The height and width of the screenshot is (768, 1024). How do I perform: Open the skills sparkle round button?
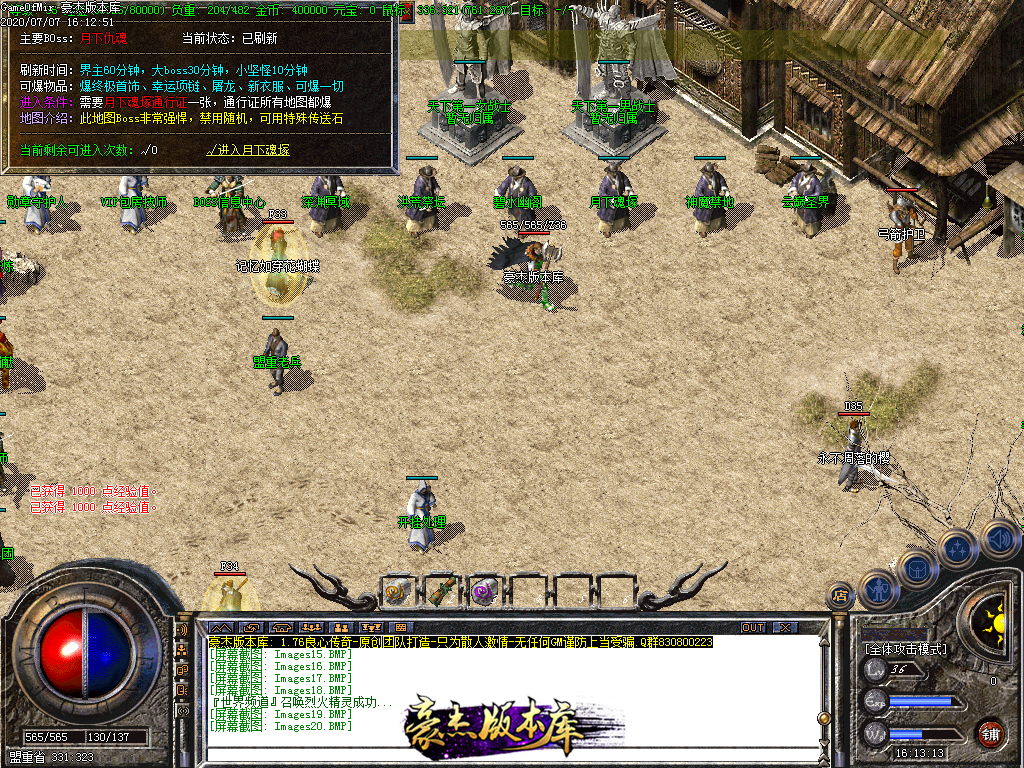pyautogui.click(x=958, y=547)
